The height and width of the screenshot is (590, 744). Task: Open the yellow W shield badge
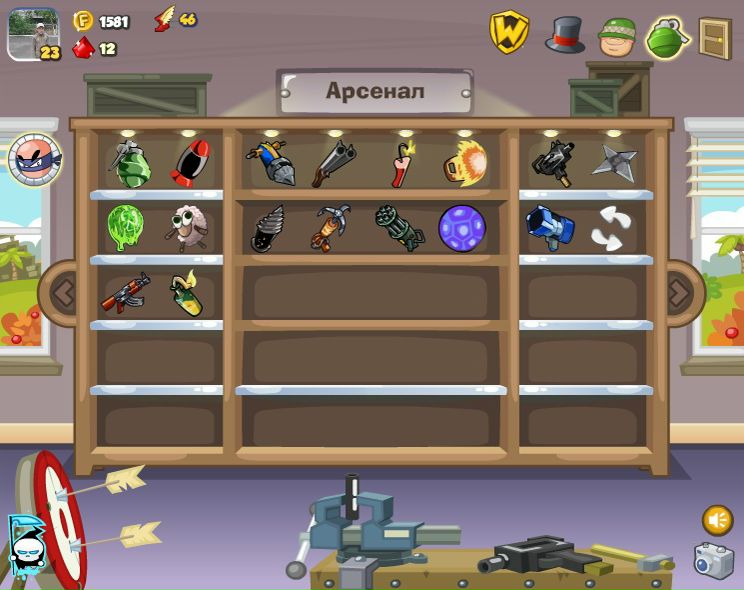[508, 33]
